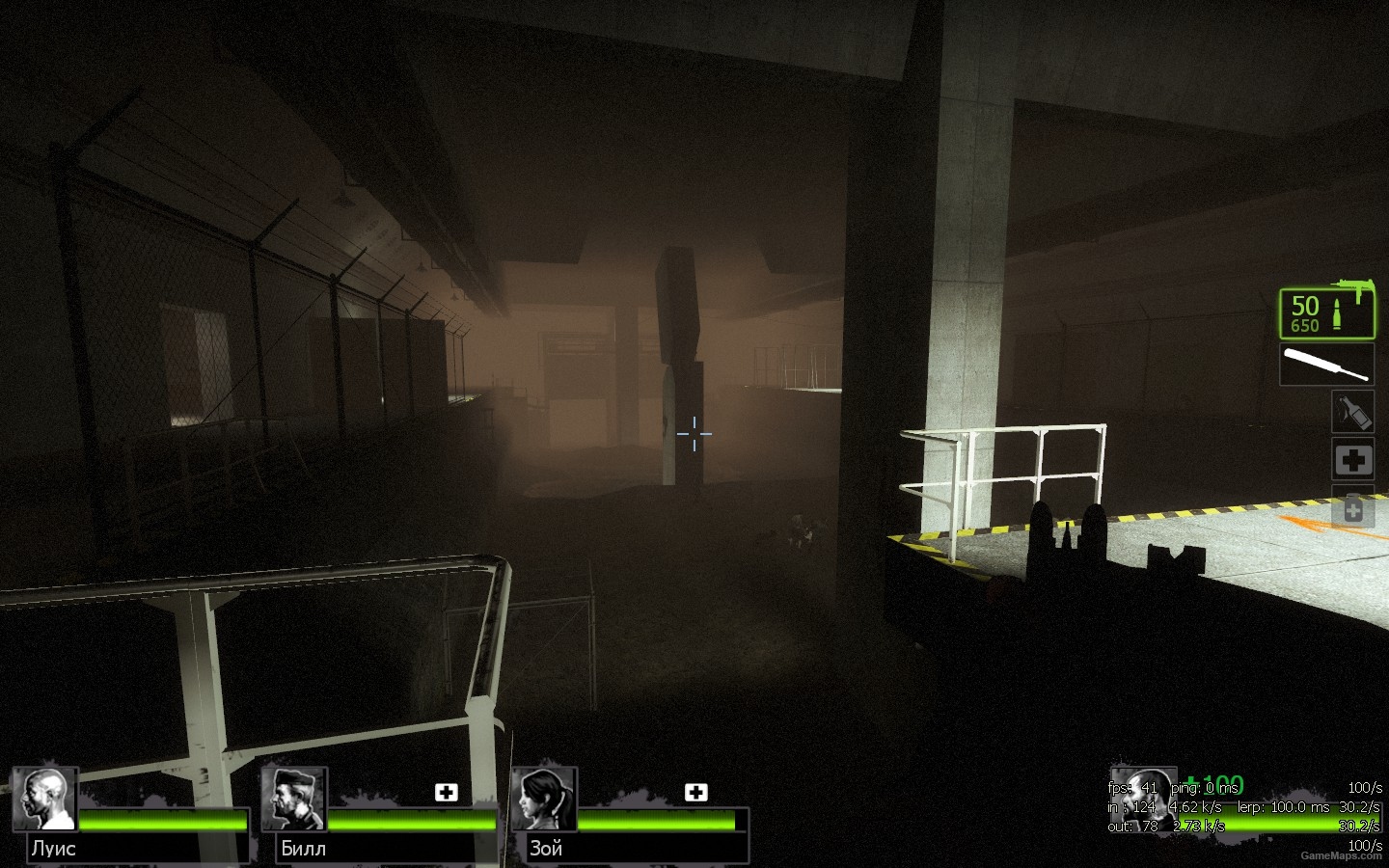1389x868 pixels.
Task: Click the medkit icon above Зой's health bar
Action: 695,792
